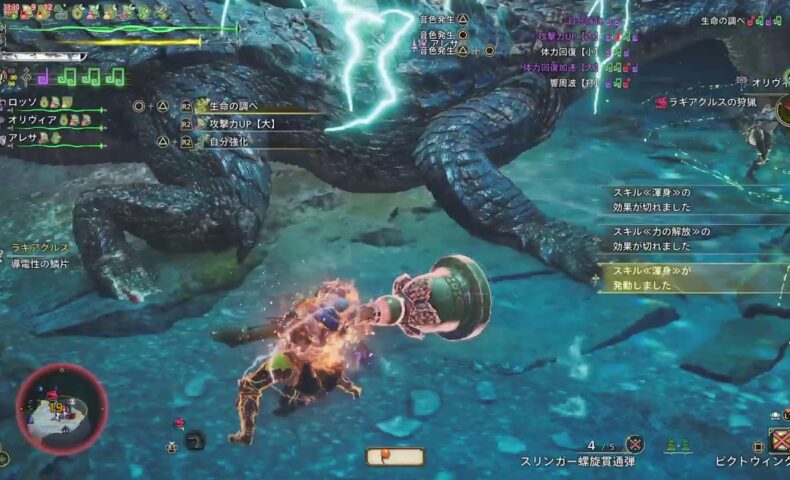Image resolution: width=790 pixels, height=480 pixels.
Task: Click party member ロッソ's name
Action: (22, 103)
